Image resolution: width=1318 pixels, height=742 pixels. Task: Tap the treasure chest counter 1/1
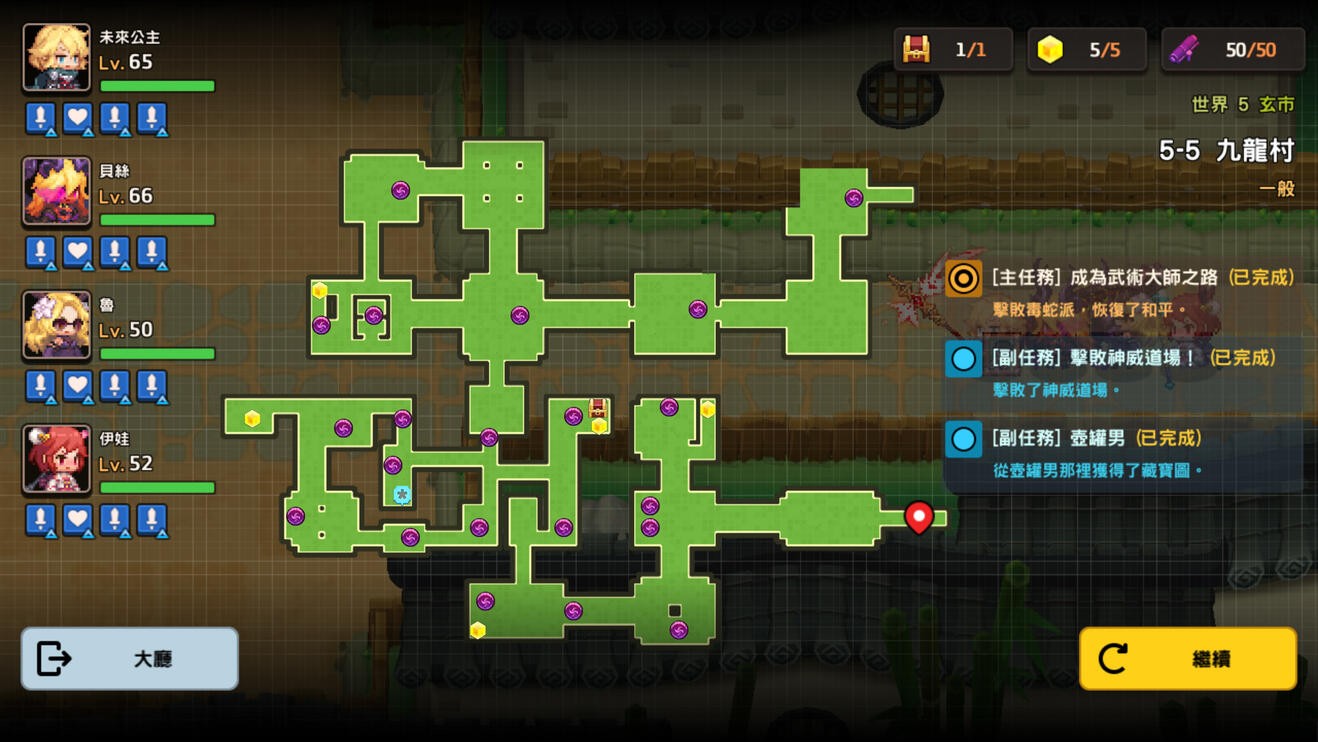tap(953, 49)
